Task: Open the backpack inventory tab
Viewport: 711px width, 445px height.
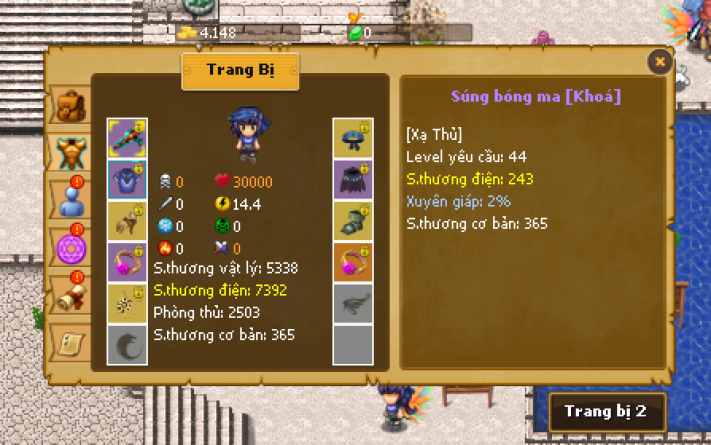Action: pos(71,105)
